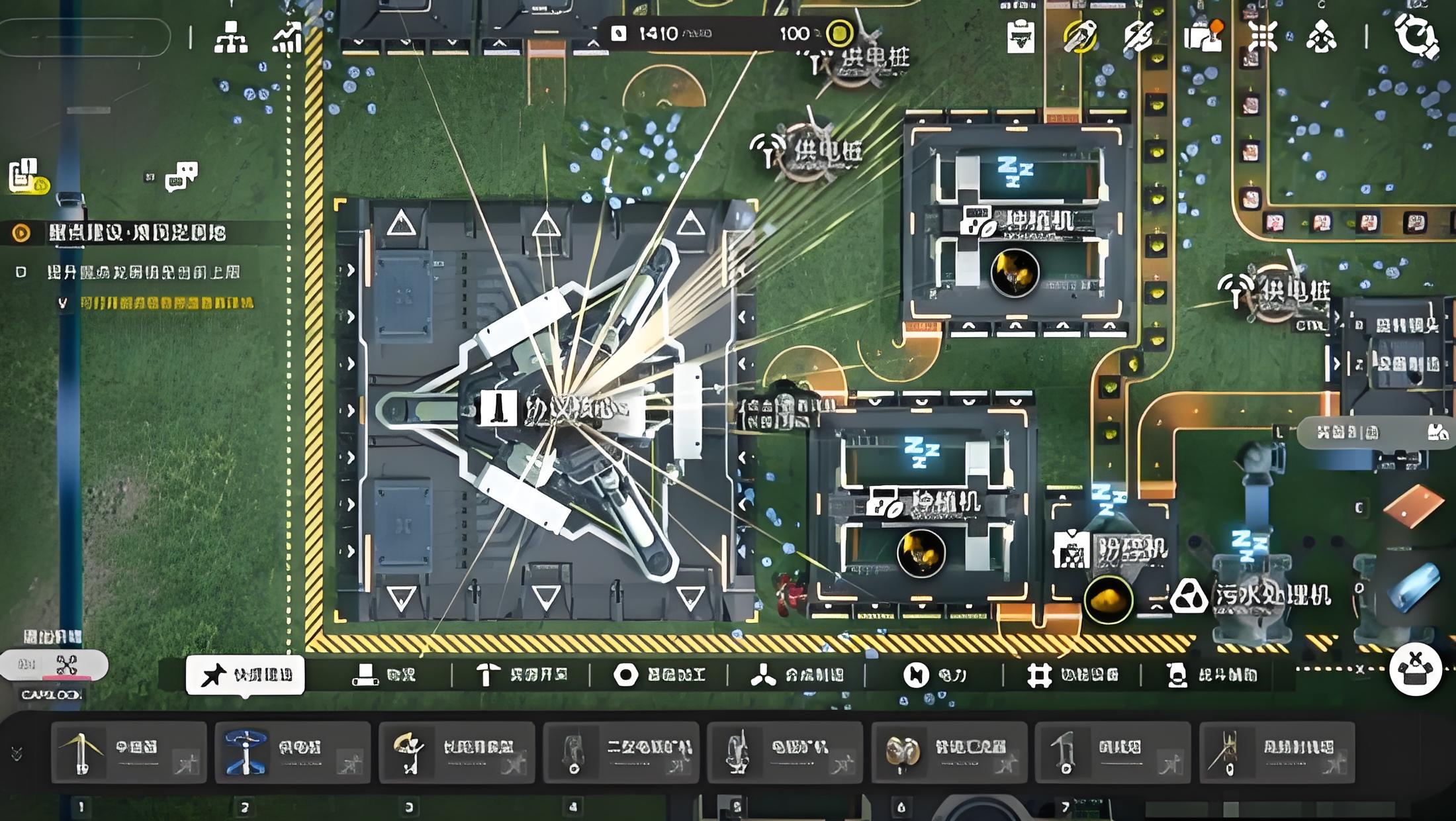Switch to the three-blade fan category tab

pos(797,675)
